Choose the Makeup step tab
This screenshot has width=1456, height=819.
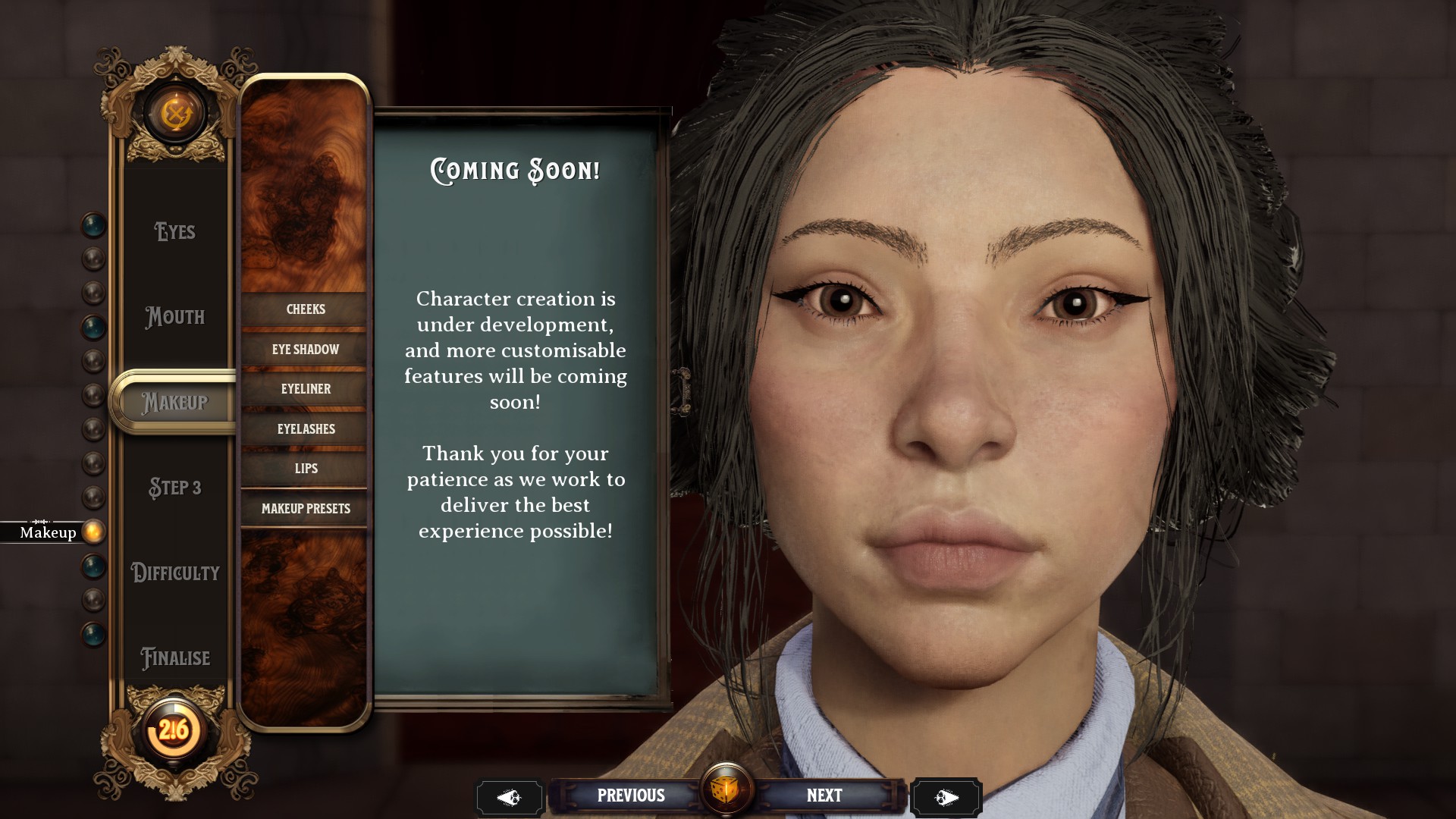(175, 402)
